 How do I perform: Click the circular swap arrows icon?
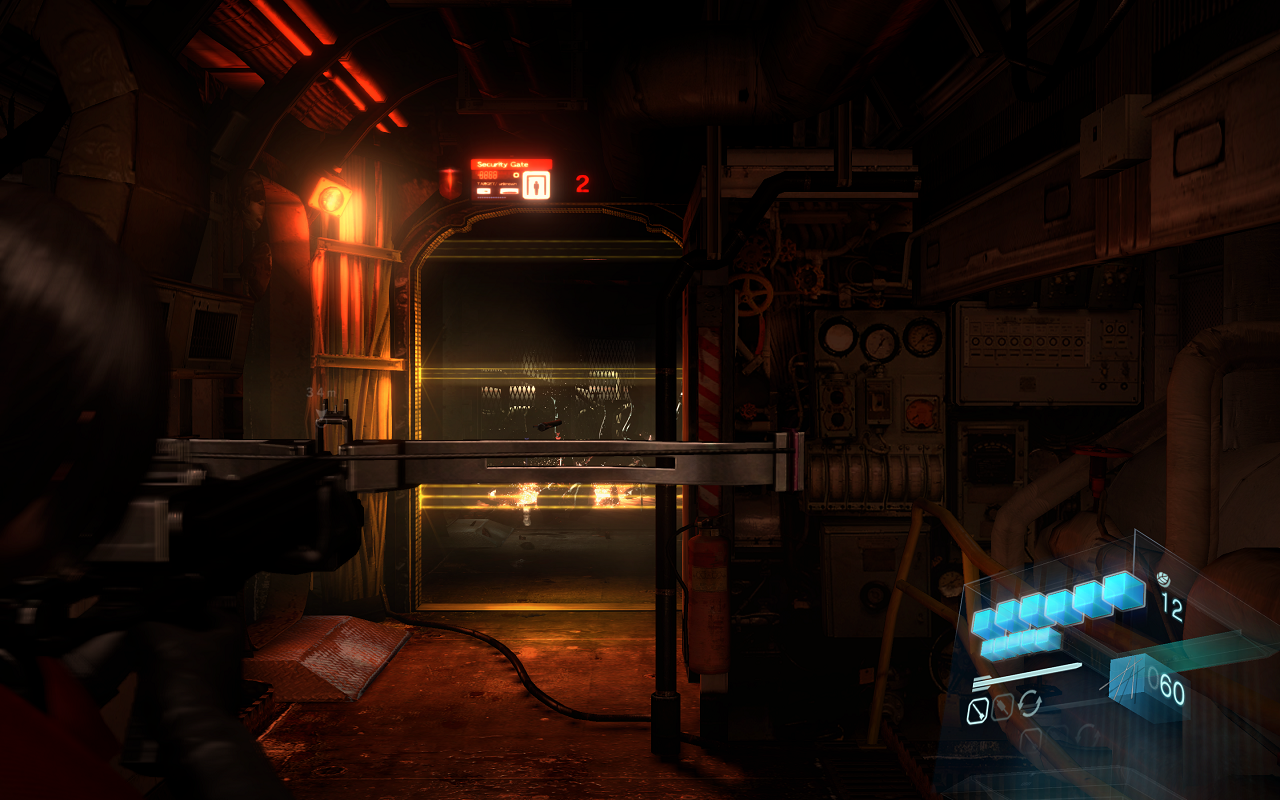click(1029, 704)
